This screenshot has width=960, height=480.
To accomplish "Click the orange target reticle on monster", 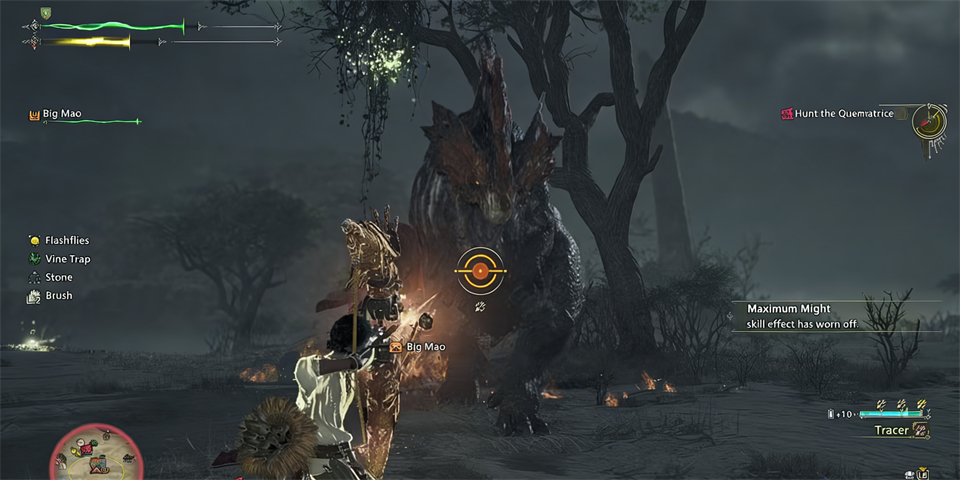I will coord(480,270).
